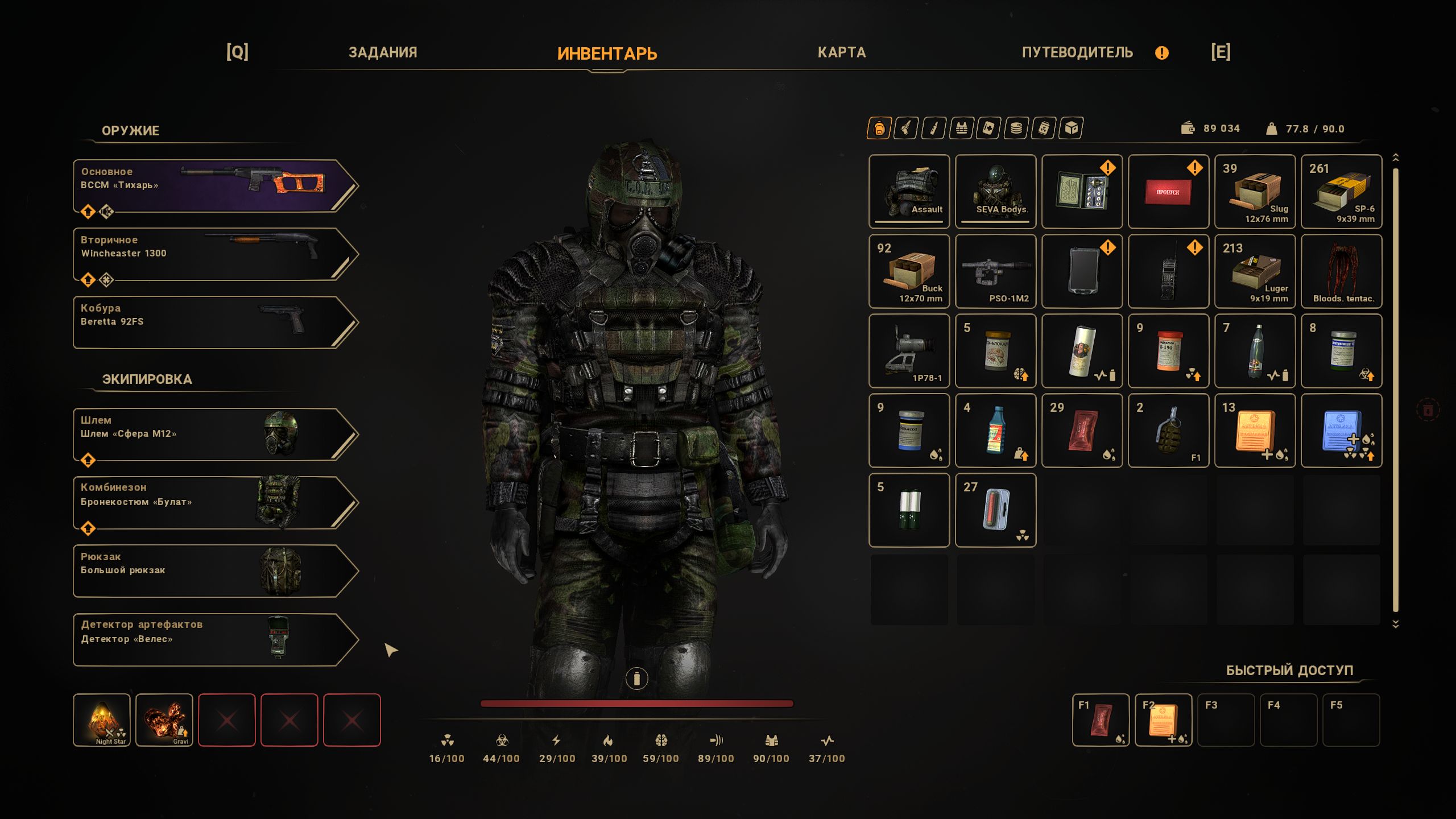Open the КАРТА tab
This screenshot has height=819, width=1456.
[841, 52]
